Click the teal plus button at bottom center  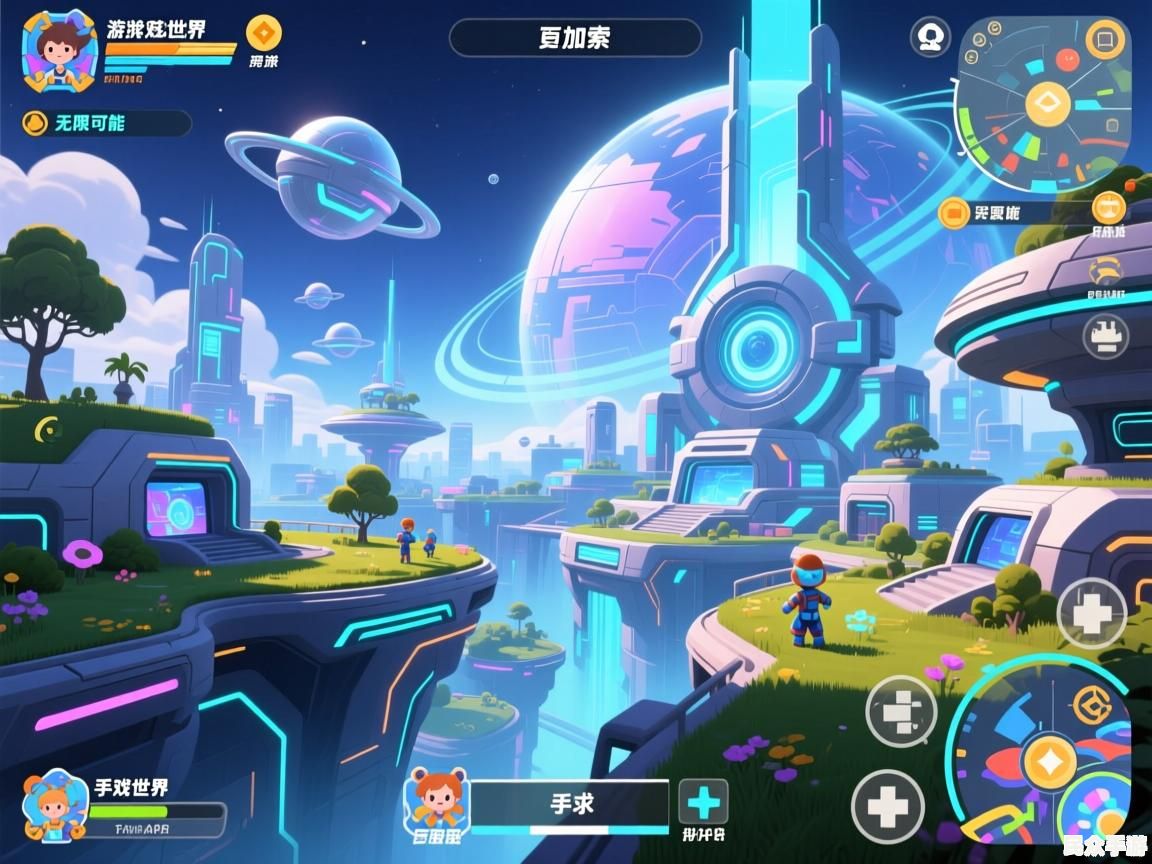[x=704, y=802]
